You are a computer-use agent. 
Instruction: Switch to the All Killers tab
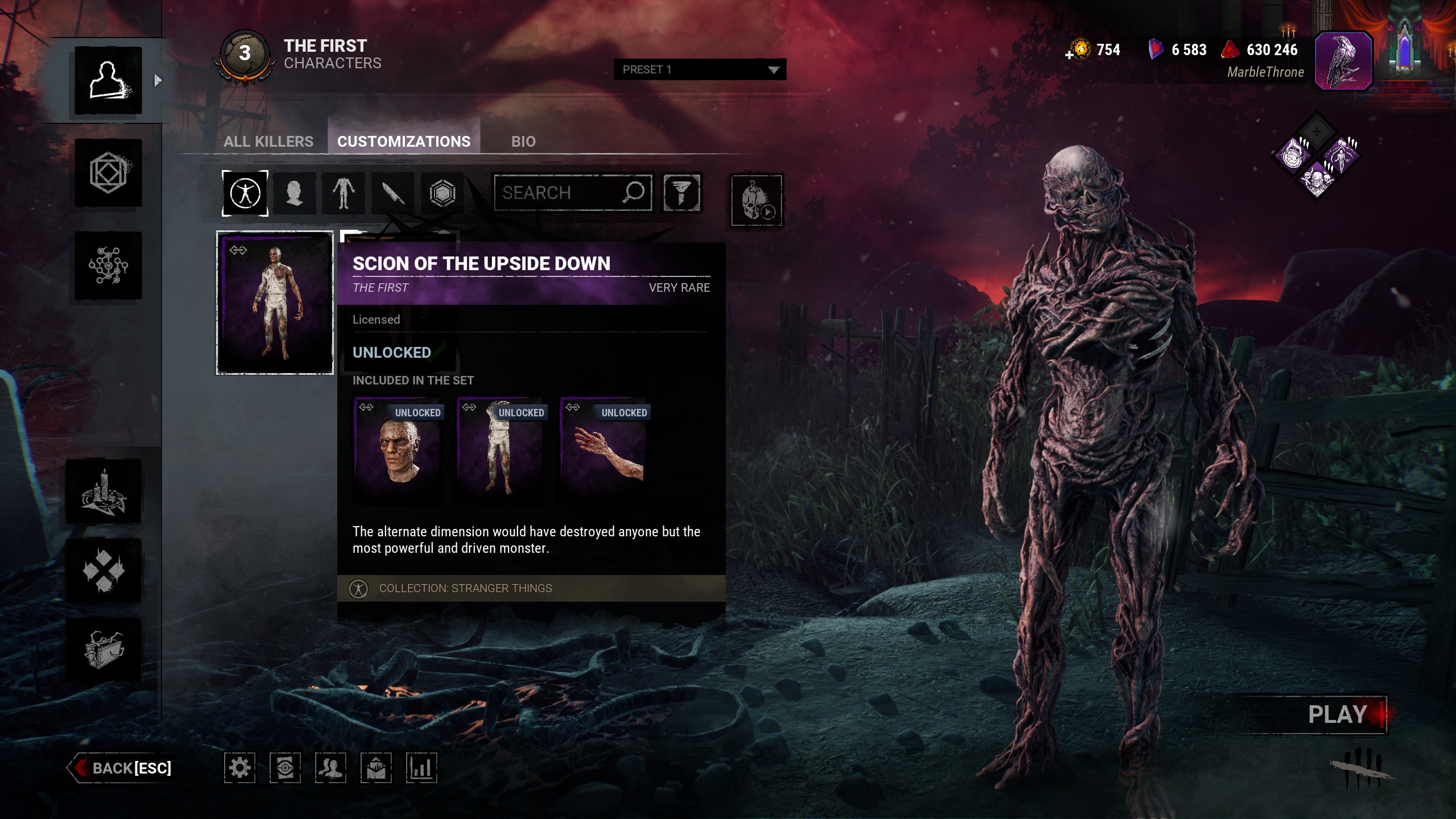[x=268, y=141]
